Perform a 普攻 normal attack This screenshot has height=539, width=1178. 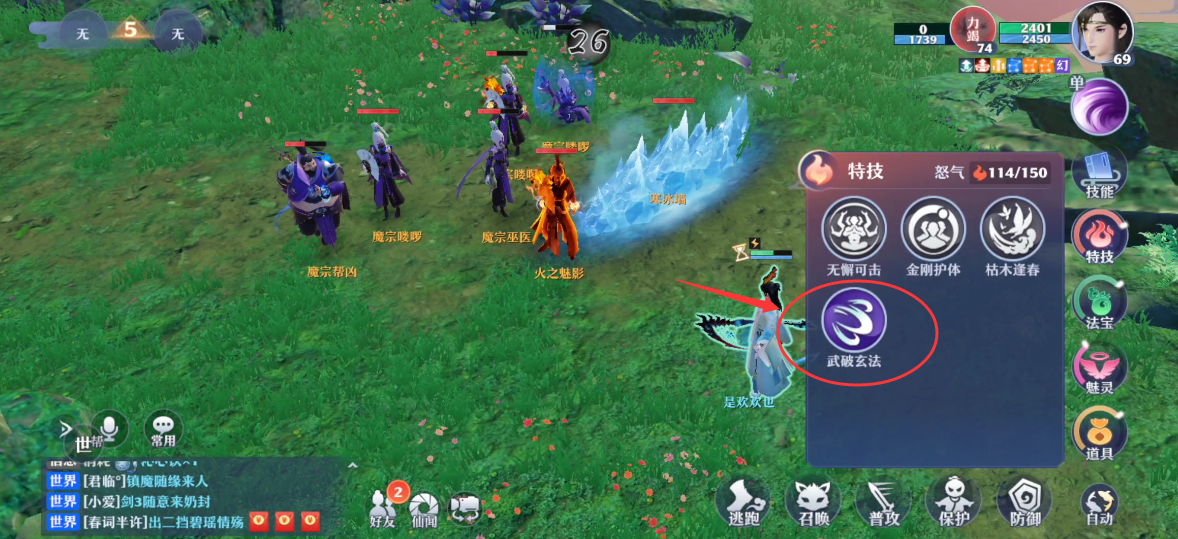click(x=884, y=499)
